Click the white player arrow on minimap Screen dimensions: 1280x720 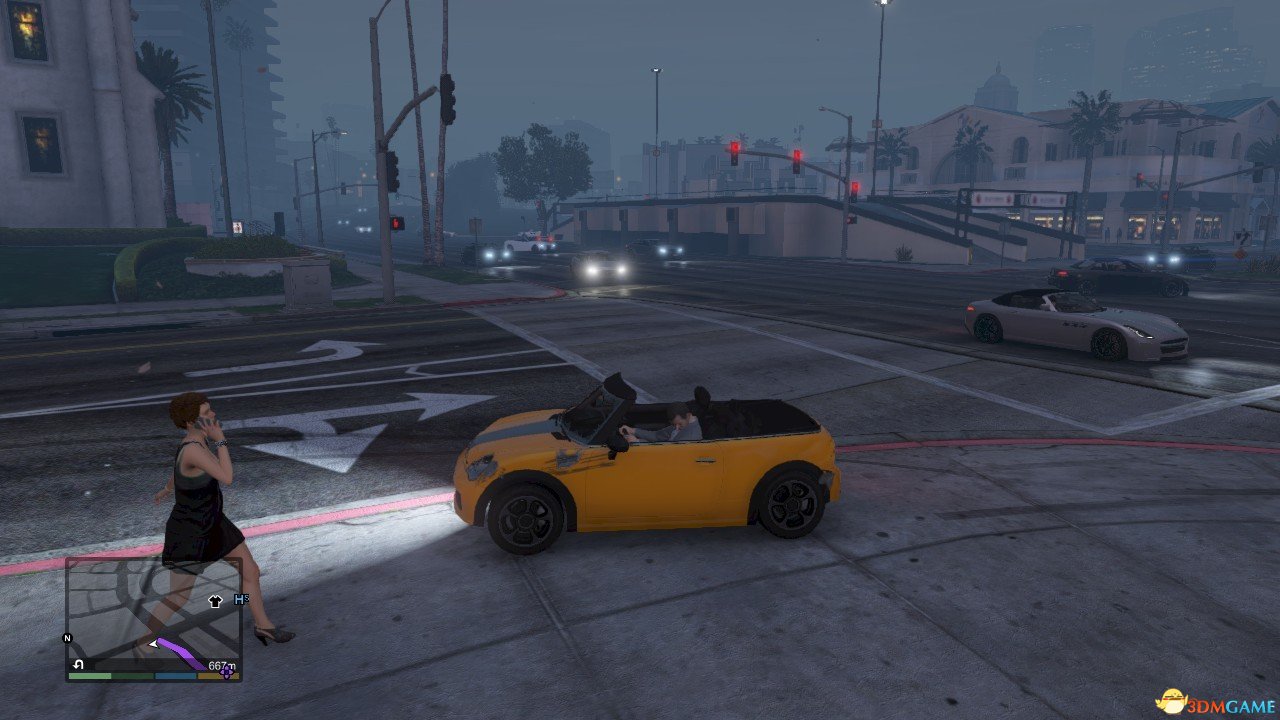coord(153,645)
